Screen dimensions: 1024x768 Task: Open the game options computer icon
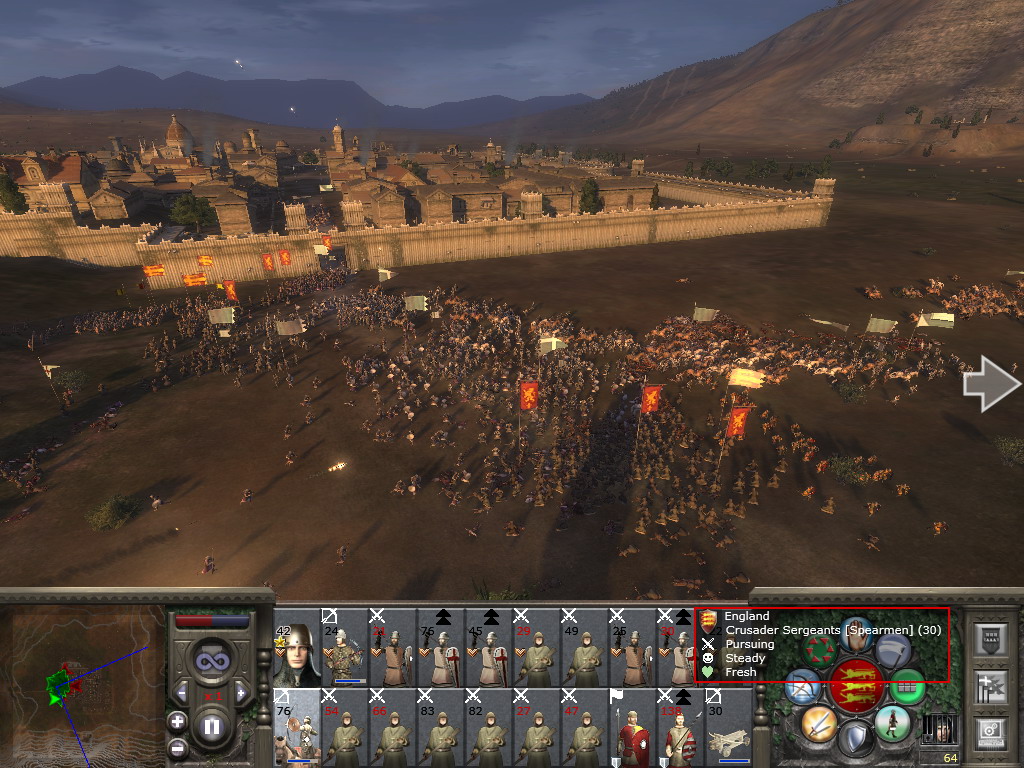[x=990, y=731]
